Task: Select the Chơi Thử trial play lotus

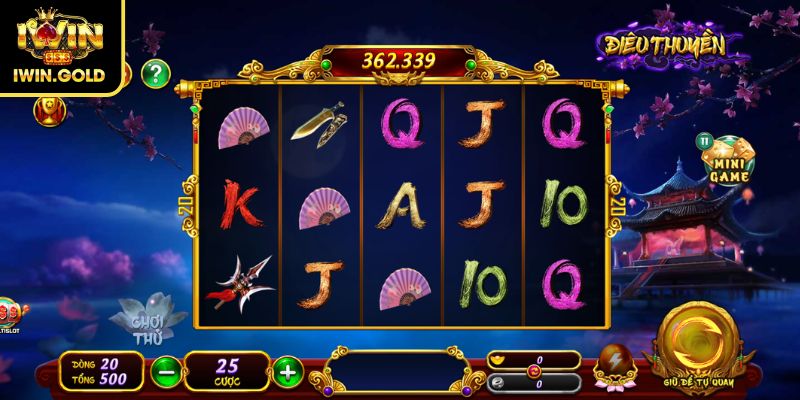Action: pos(147,320)
